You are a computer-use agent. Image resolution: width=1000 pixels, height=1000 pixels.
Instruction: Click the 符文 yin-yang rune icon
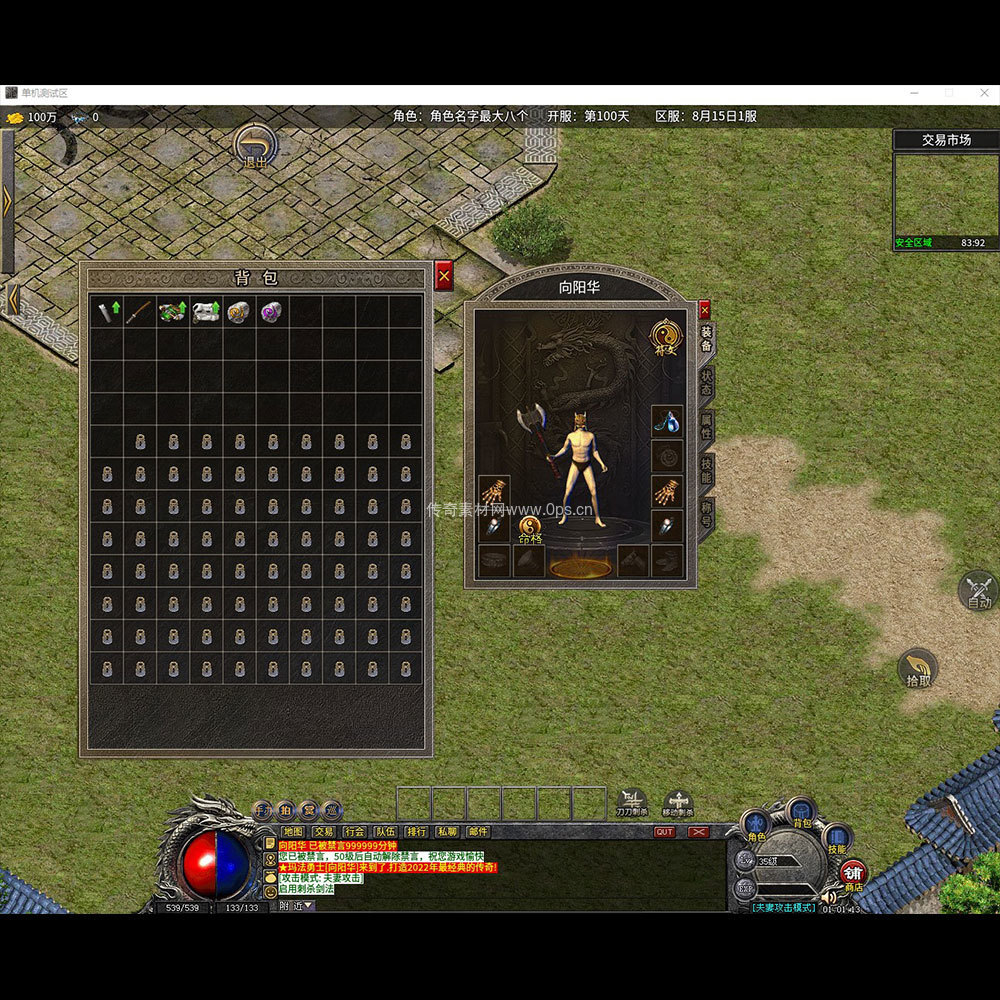click(x=665, y=335)
